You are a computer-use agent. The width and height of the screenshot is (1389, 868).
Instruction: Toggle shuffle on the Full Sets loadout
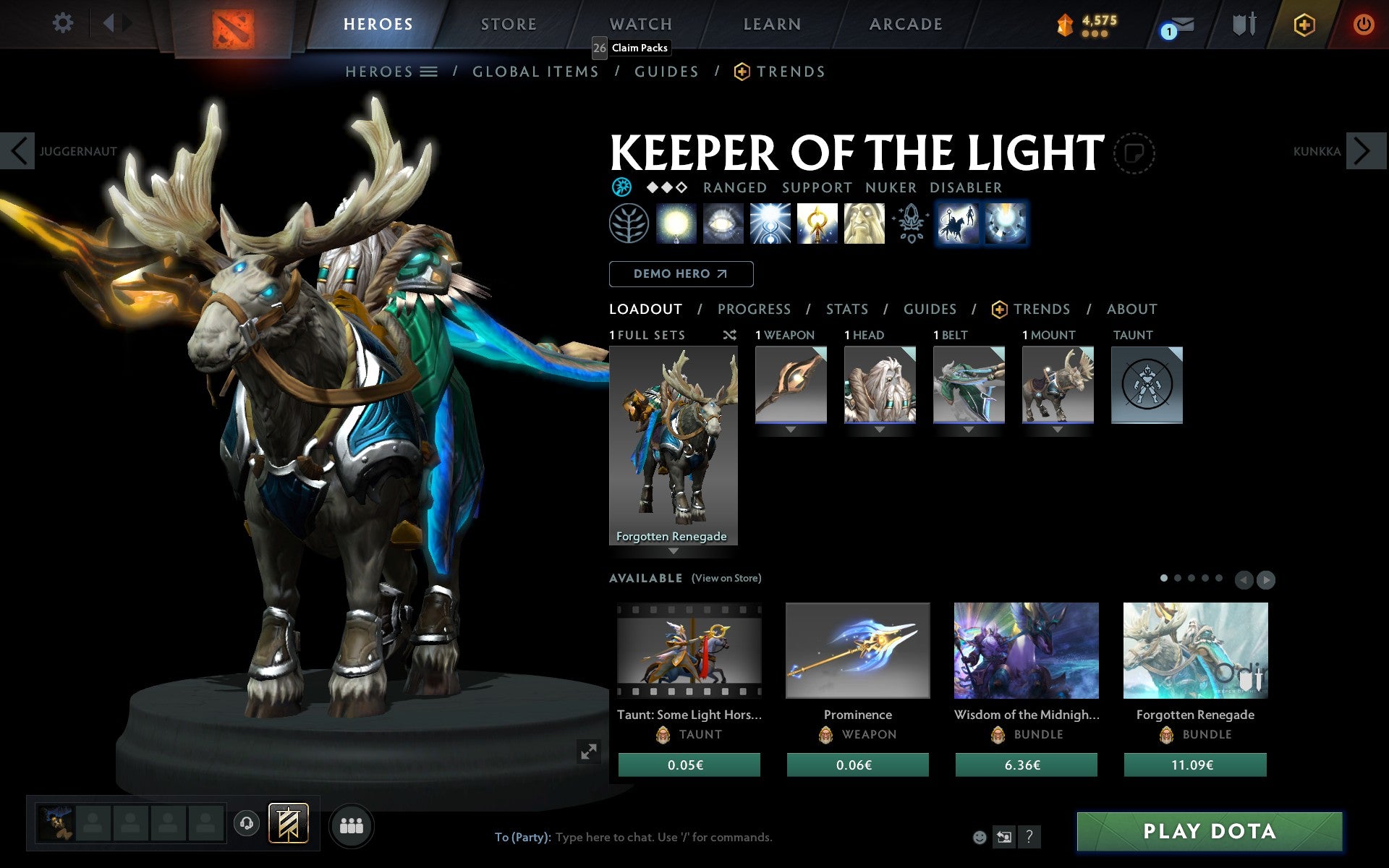729,335
